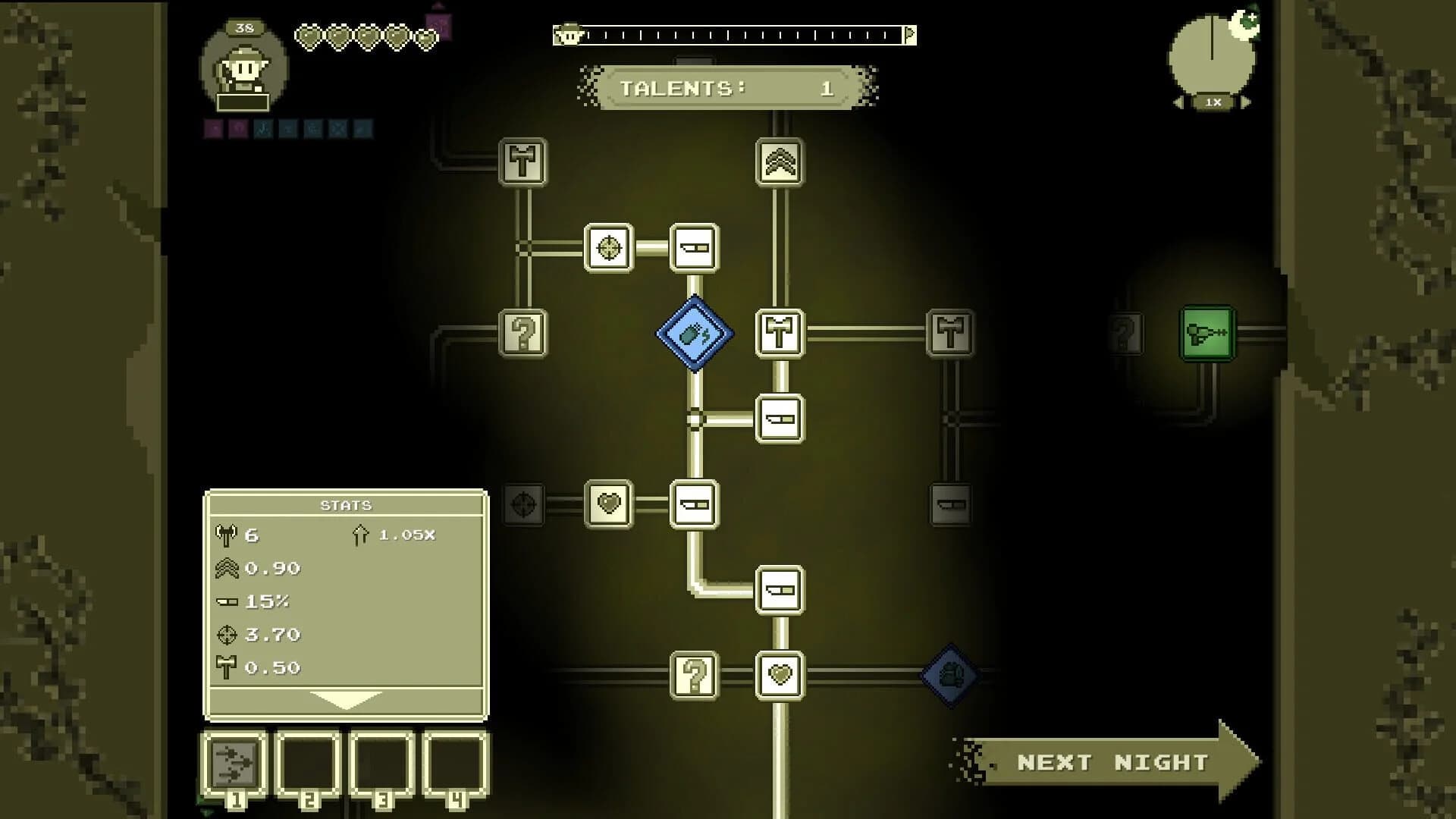Click the player character portrait
This screenshot has width=1456, height=819.
pyautogui.click(x=243, y=70)
